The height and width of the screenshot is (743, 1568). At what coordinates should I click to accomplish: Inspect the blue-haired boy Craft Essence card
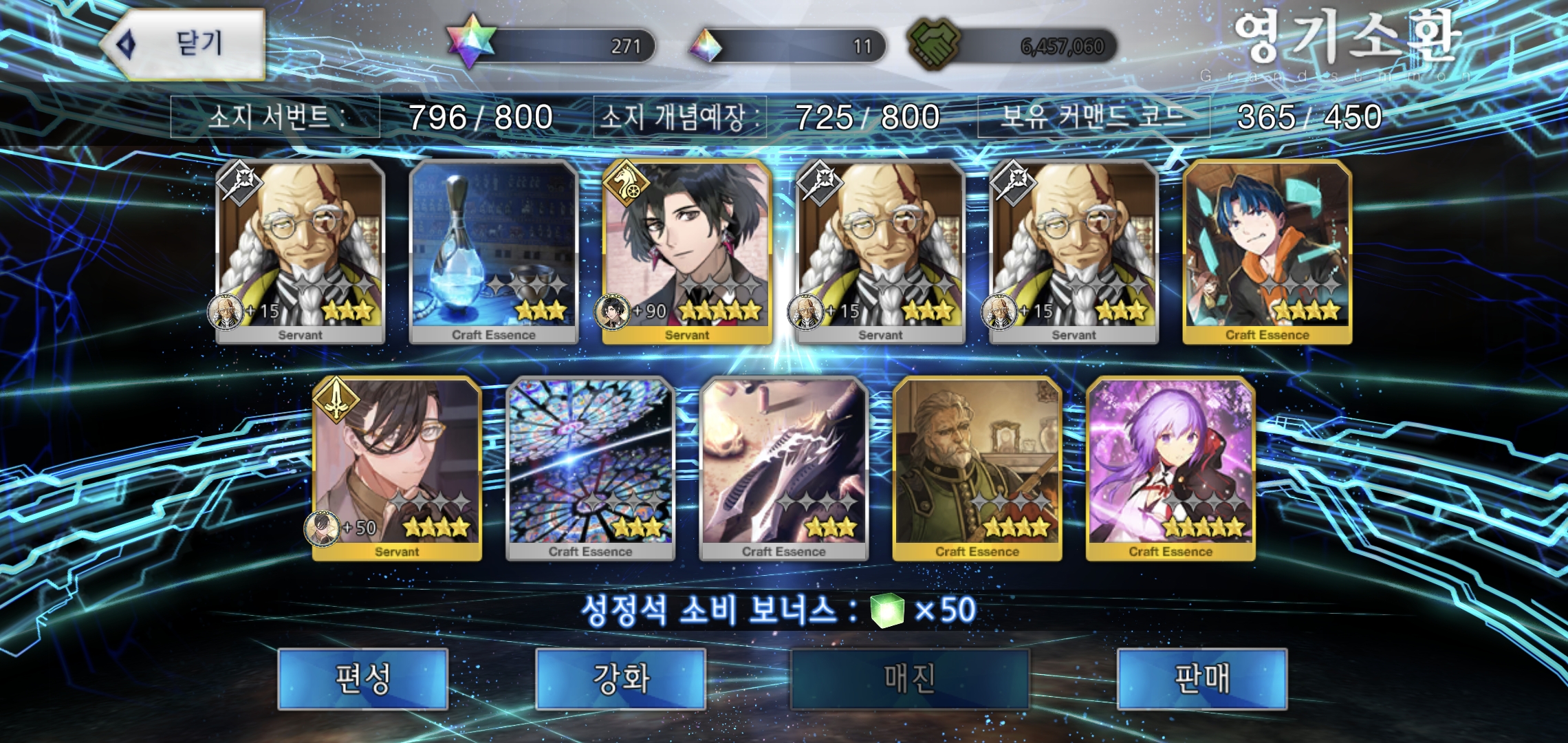[x=1267, y=252]
